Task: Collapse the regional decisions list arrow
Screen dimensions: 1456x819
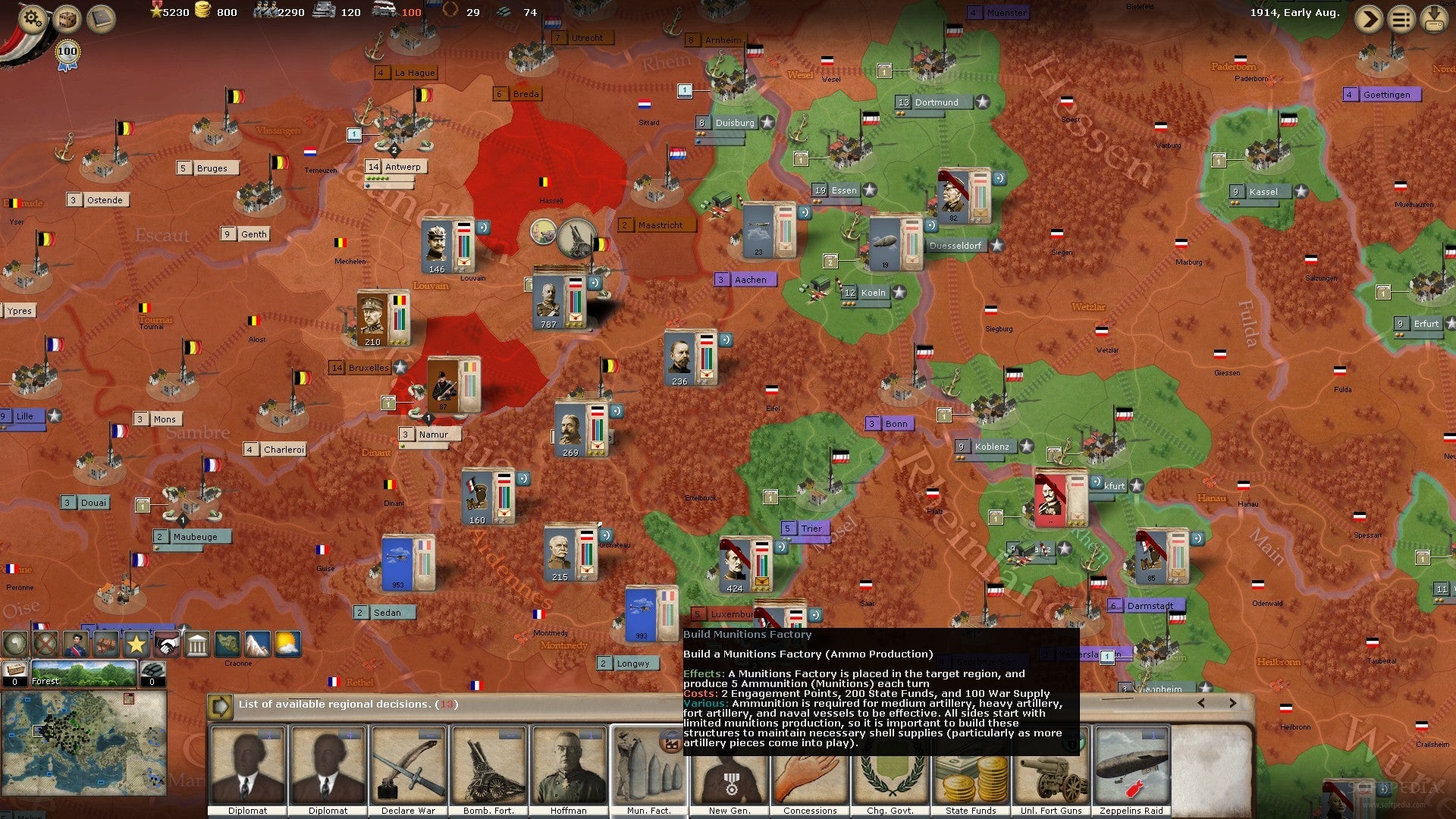Action: pos(220,706)
